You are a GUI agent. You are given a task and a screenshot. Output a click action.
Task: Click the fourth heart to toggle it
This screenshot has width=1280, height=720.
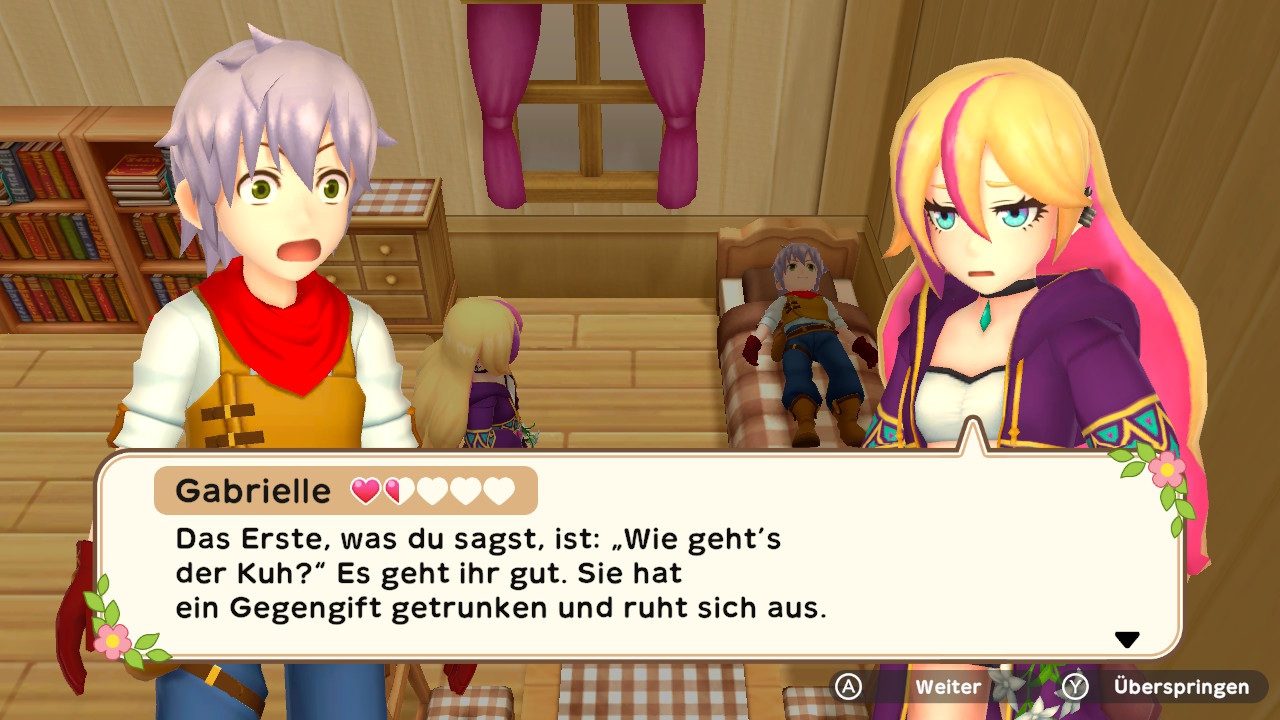click(465, 490)
